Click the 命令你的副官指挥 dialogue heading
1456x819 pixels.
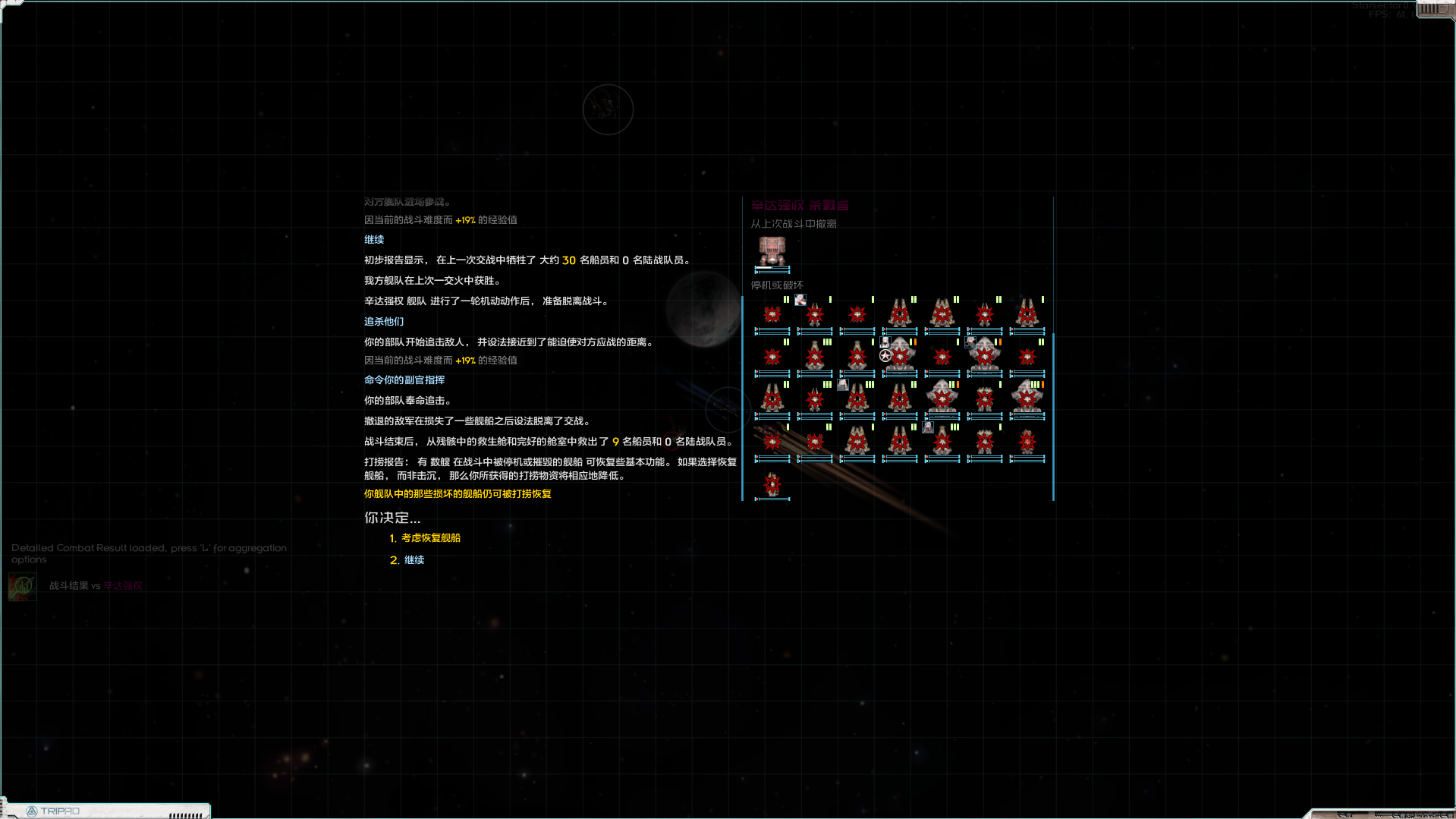pyautogui.click(x=404, y=380)
